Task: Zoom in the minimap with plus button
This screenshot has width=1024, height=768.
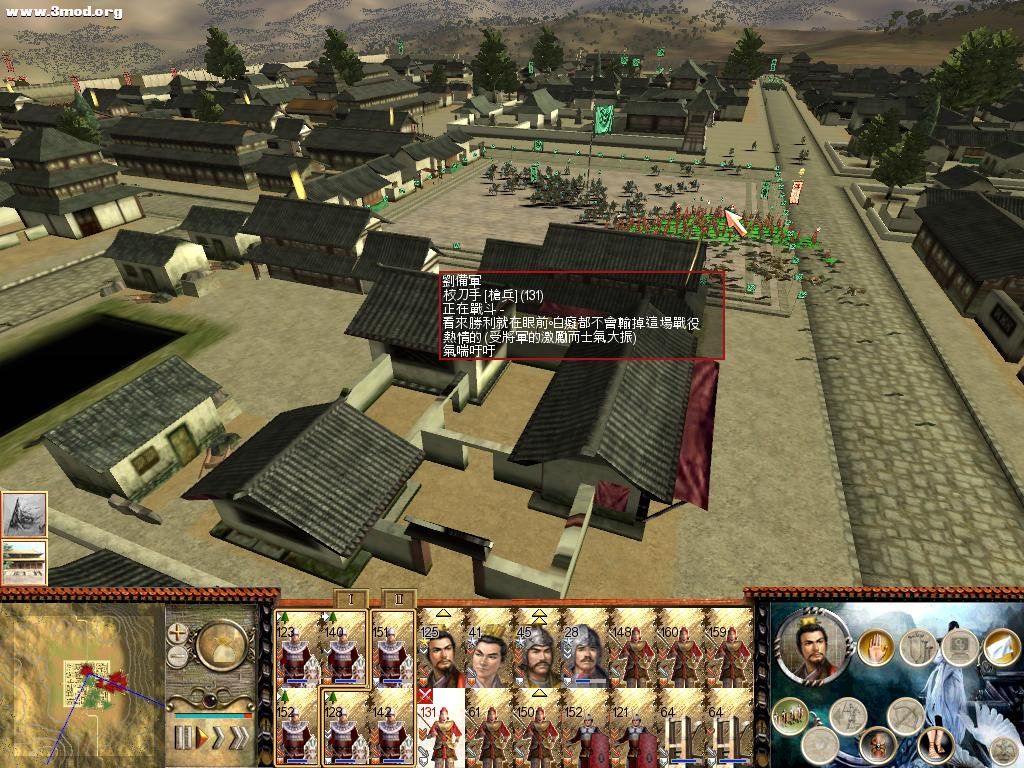Action: coord(179,633)
